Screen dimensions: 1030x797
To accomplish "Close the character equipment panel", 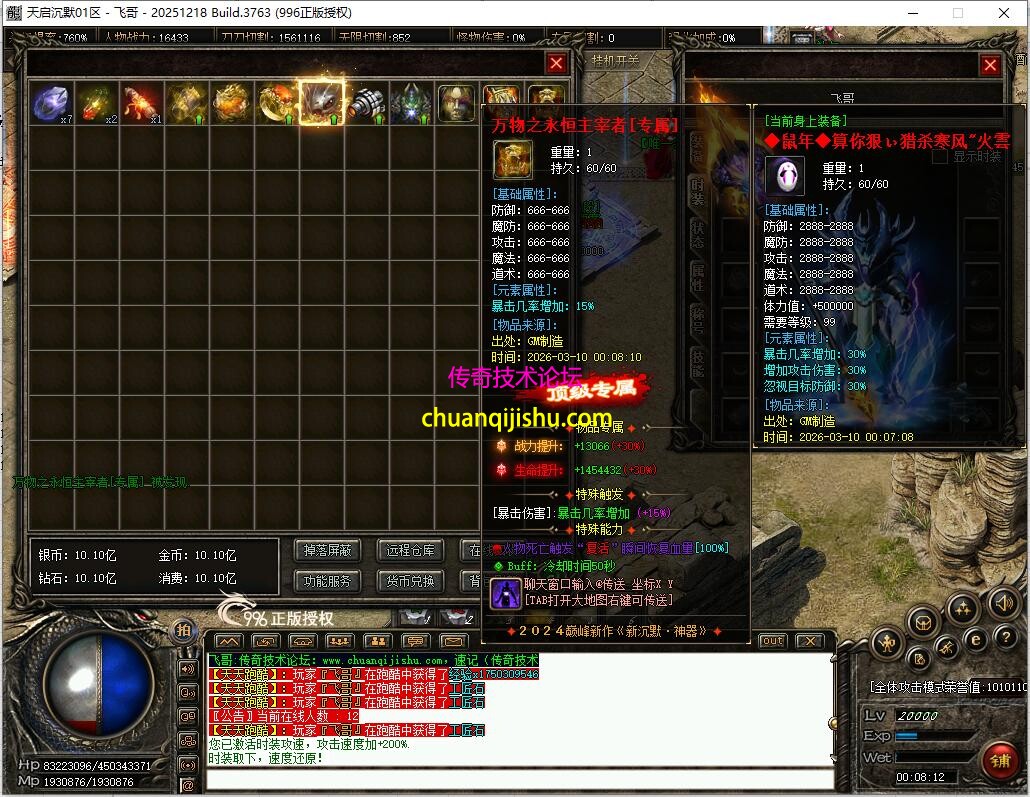I will (990, 66).
